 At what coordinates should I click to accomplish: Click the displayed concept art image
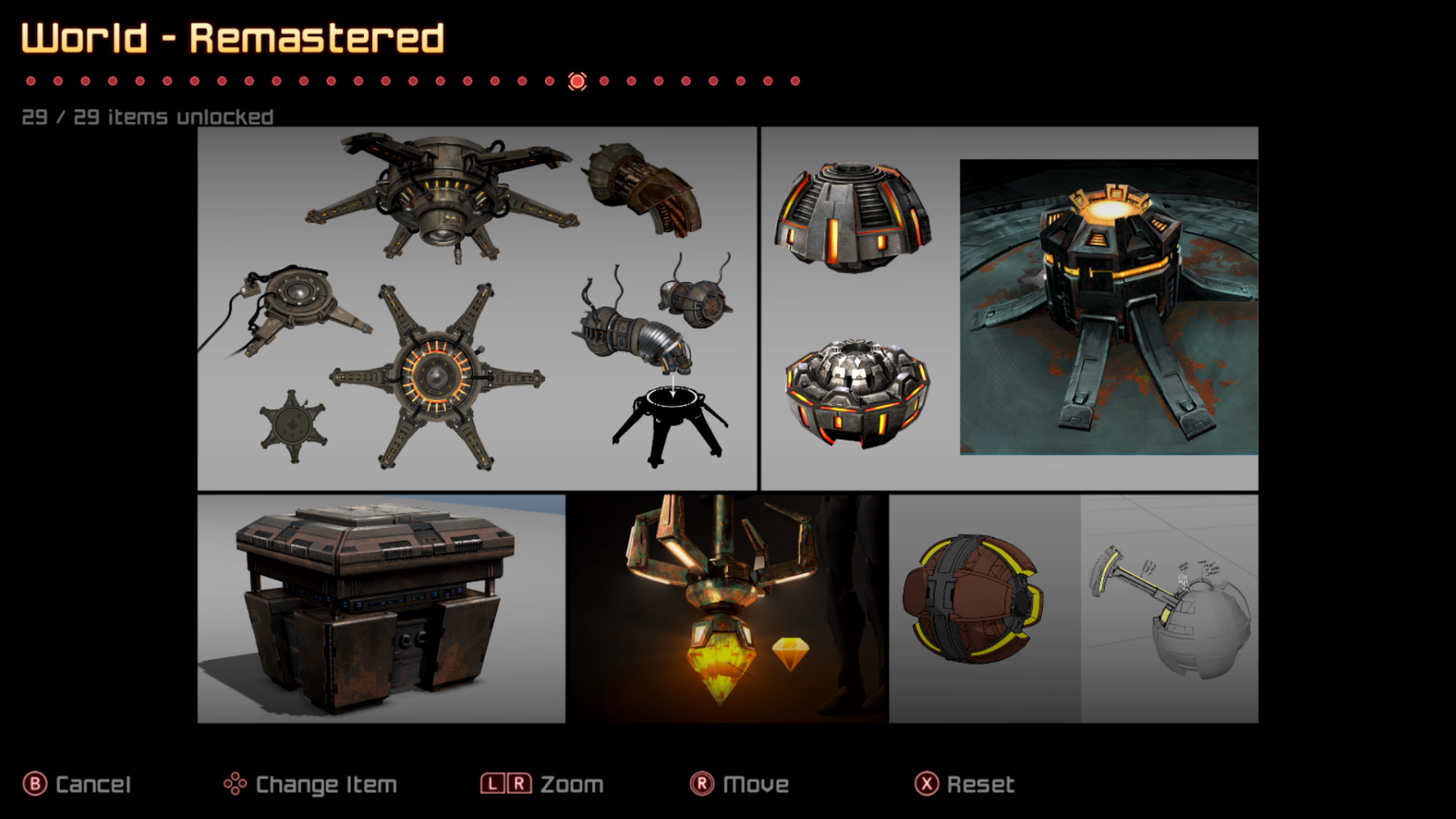click(727, 424)
